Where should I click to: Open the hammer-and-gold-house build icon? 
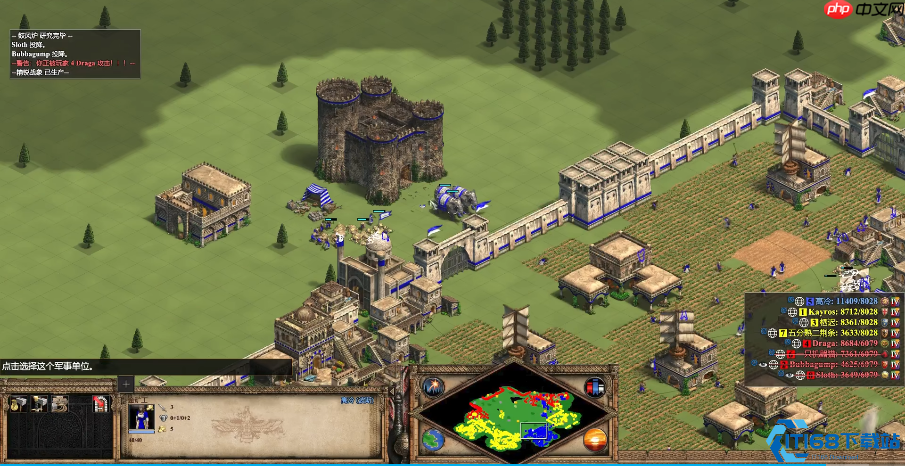coord(20,403)
